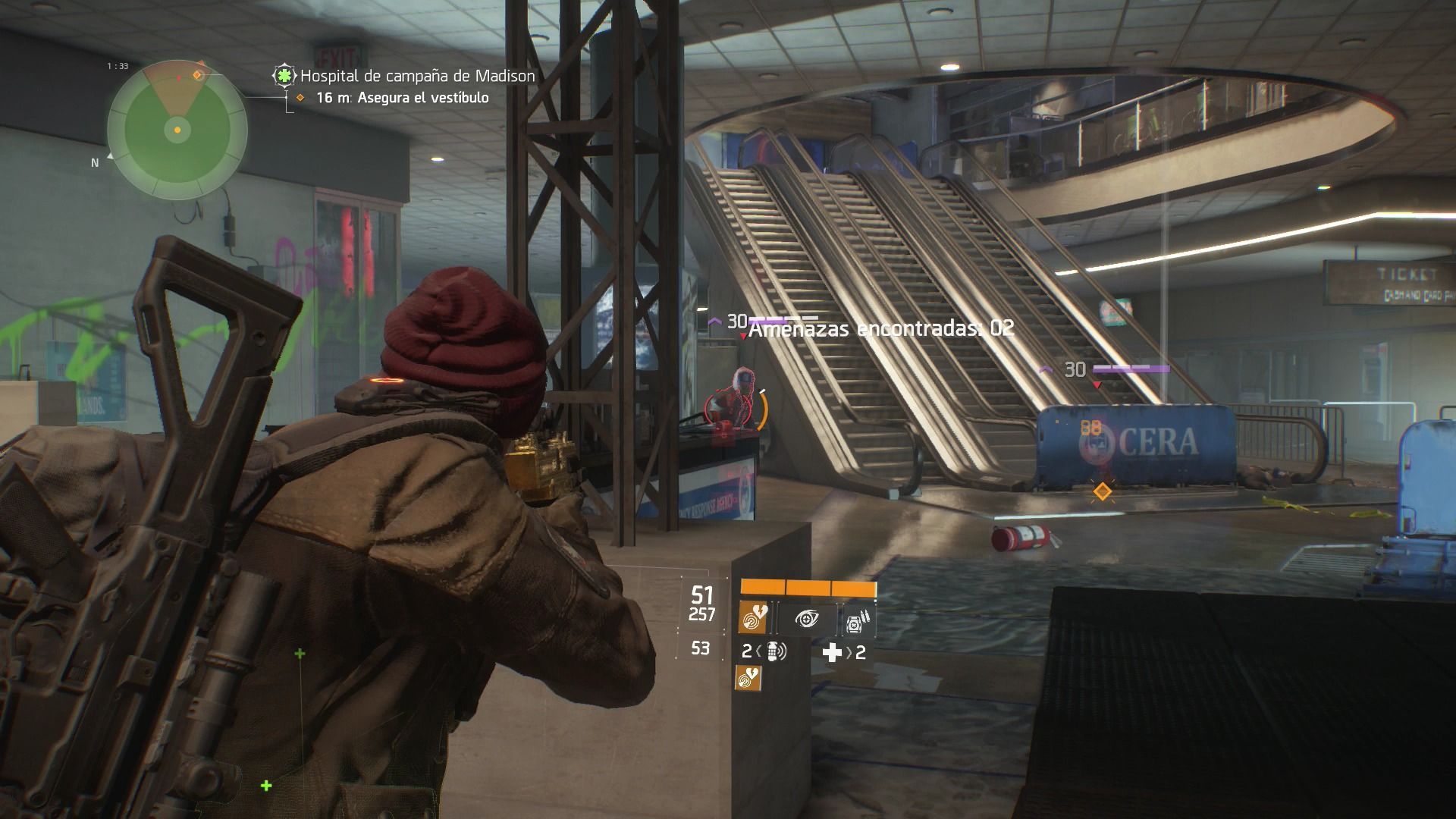Open the circular green minimap
Viewport: 1456px width, 819px height.
click(177, 130)
